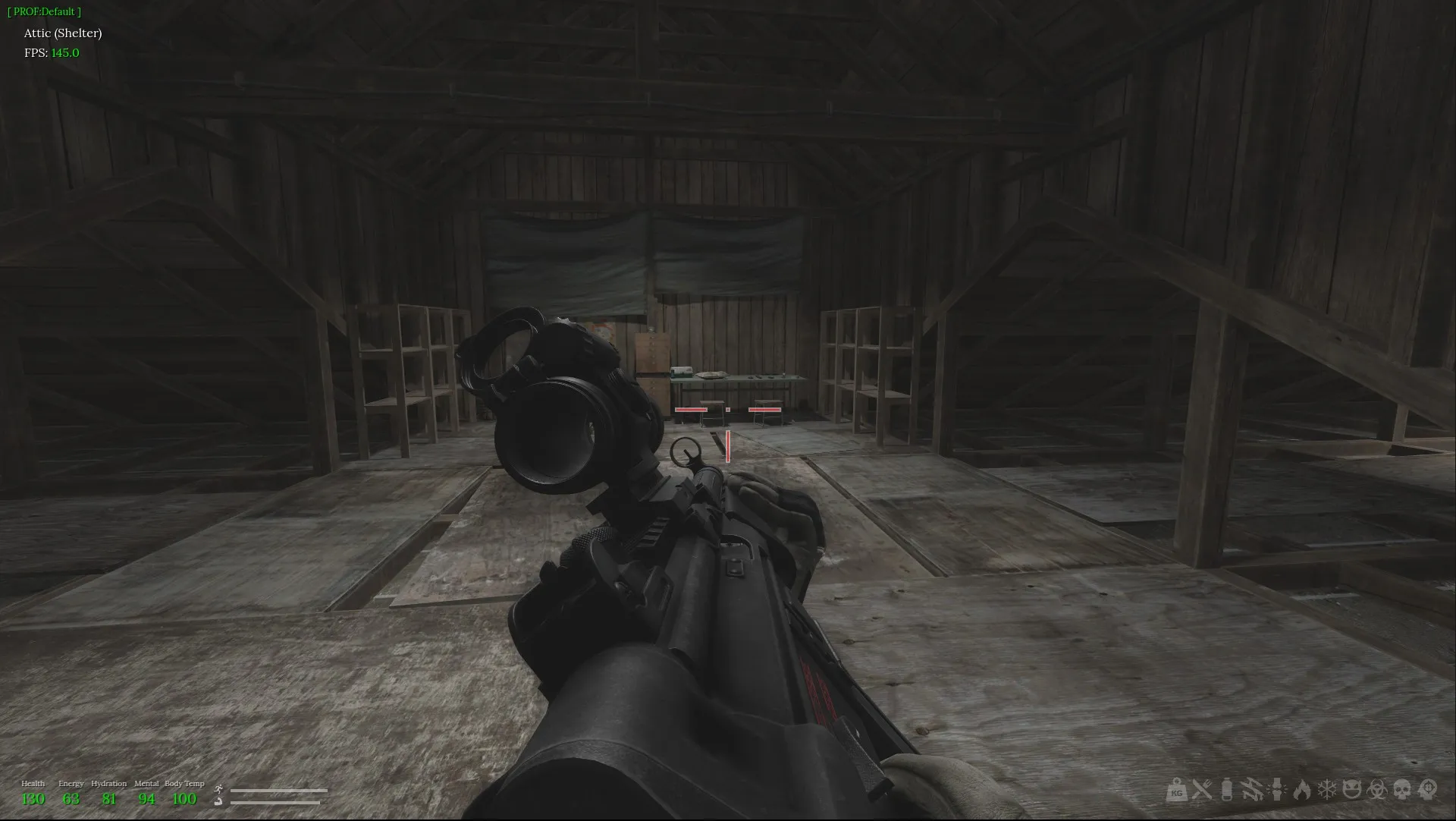The width and height of the screenshot is (1456, 821).
Task: Click the Attic (Shelter) location label
Action: 64,33
